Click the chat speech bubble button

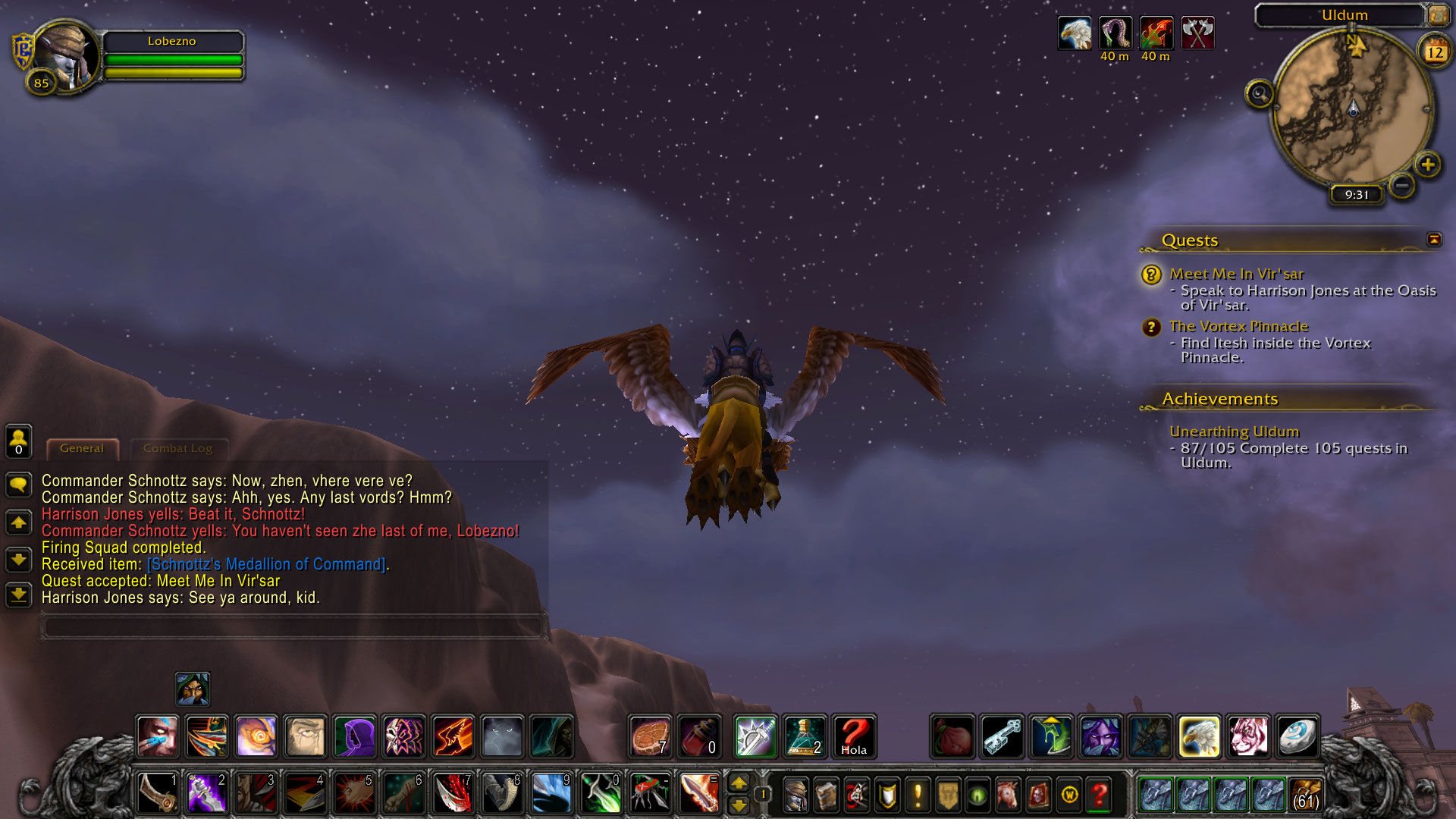19,484
